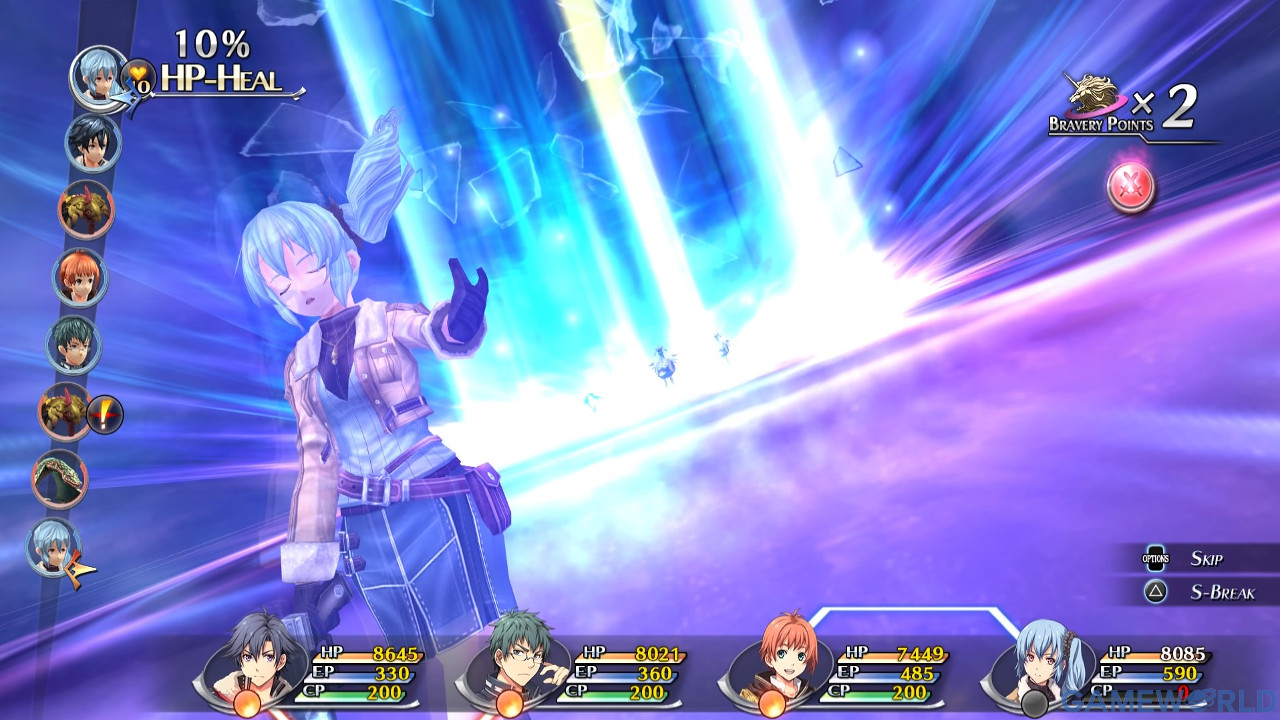This screenshot has width=1280, height=720.
Task: Choose the orange-haired boy in the turn order
Action: coord(80,277)
